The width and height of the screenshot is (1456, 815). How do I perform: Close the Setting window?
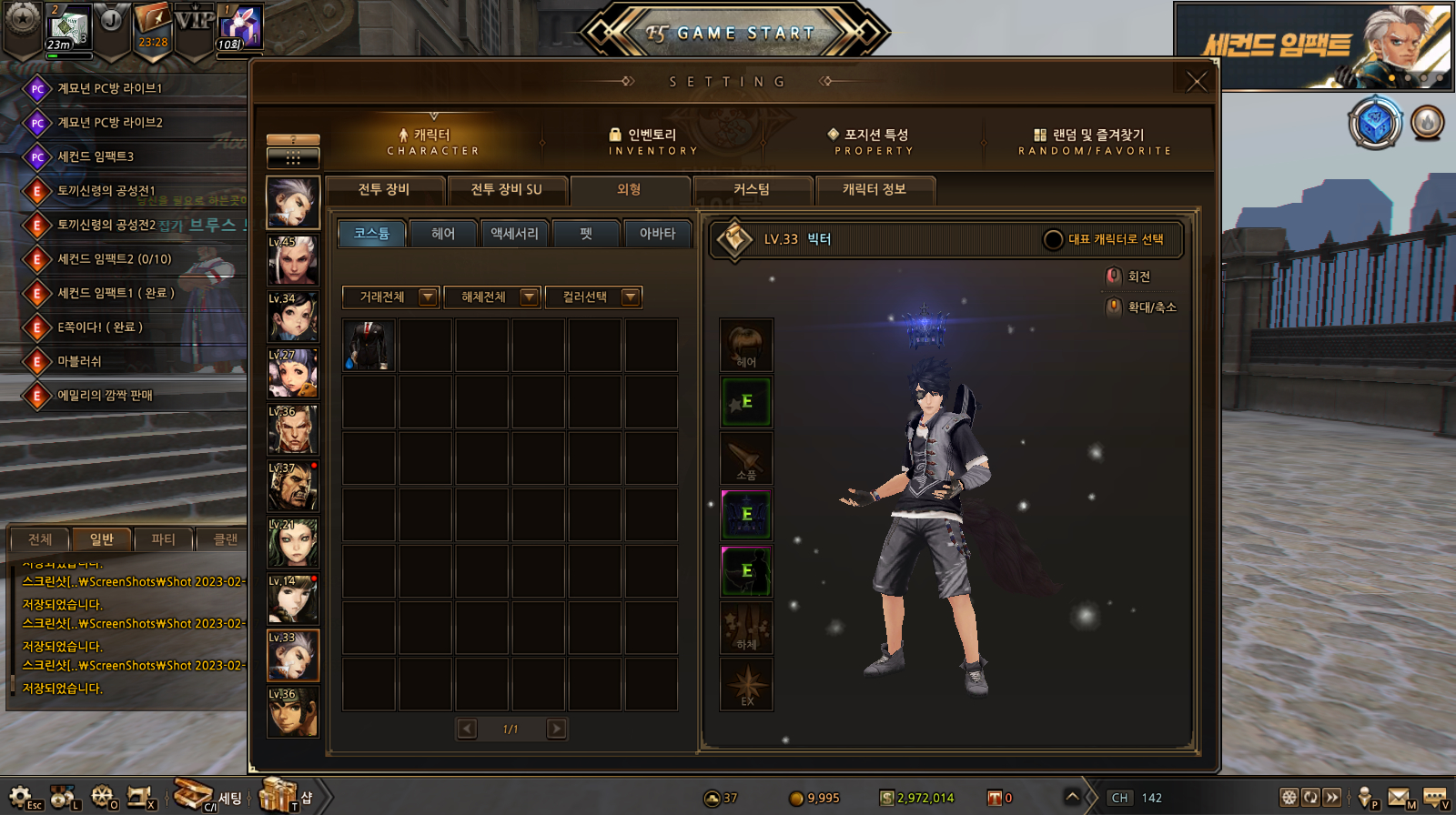[x=1197, y=81]
